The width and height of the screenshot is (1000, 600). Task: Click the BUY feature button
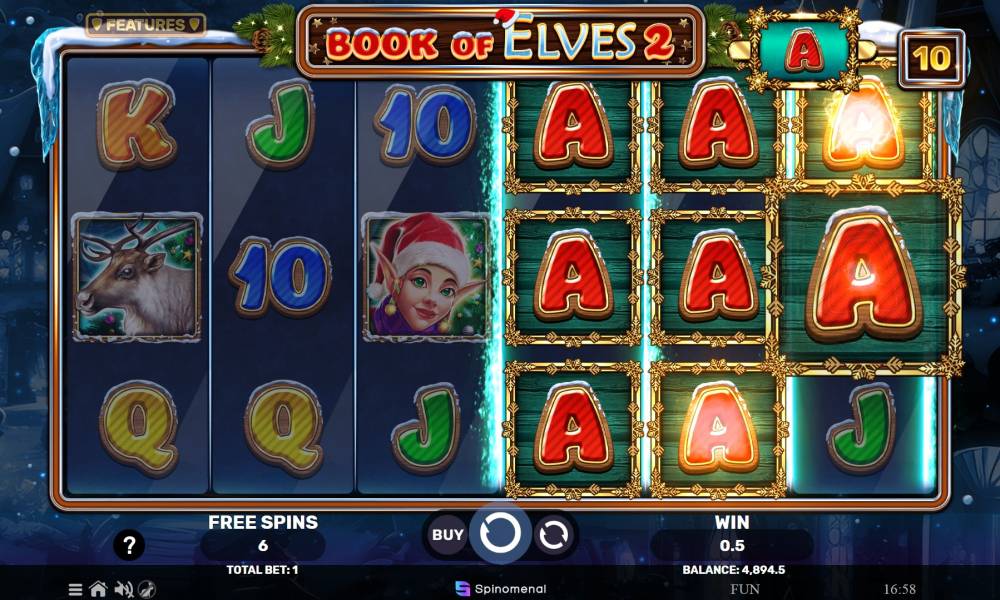[447, 535]
